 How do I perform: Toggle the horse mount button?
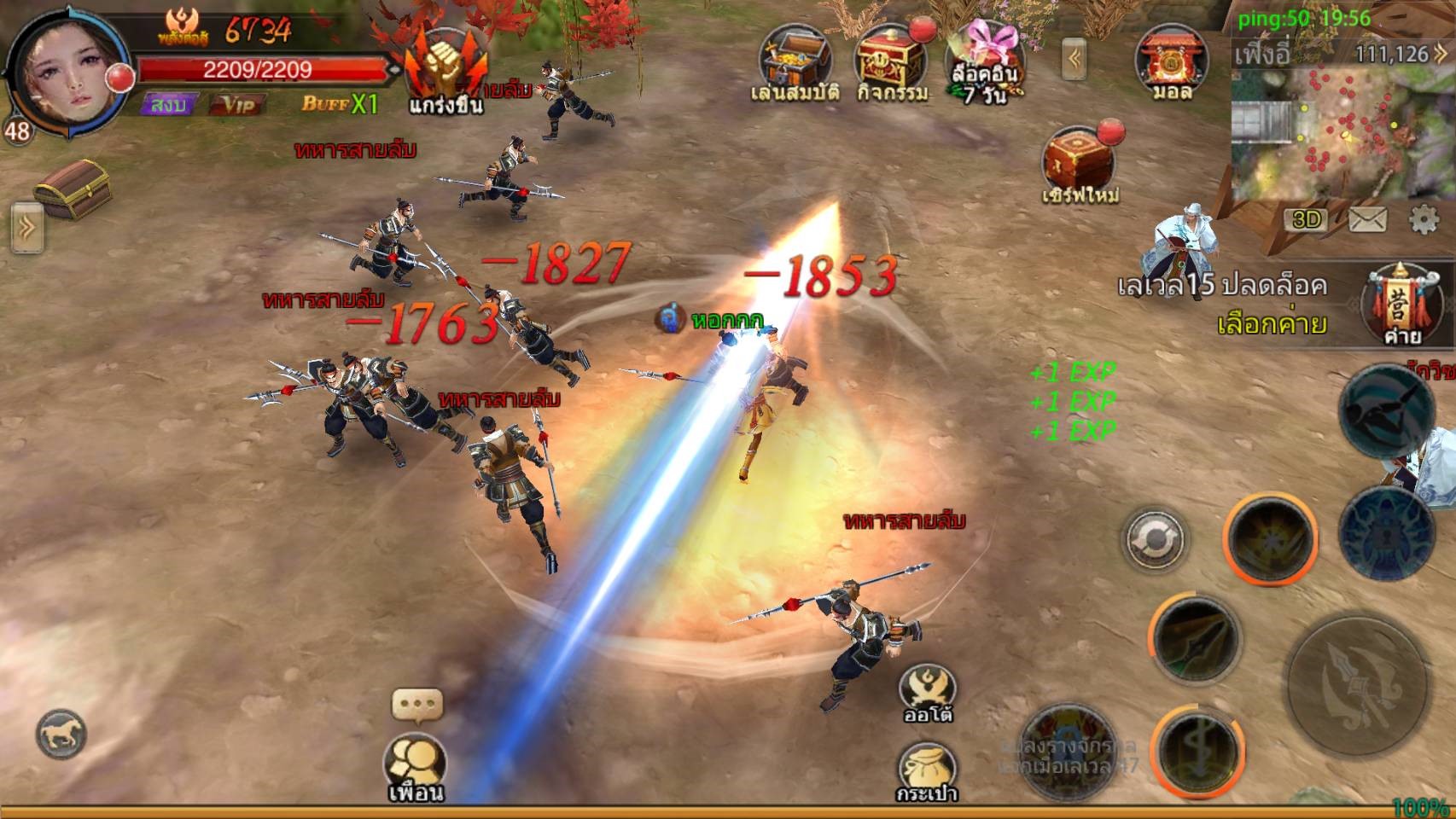(61, 734)
